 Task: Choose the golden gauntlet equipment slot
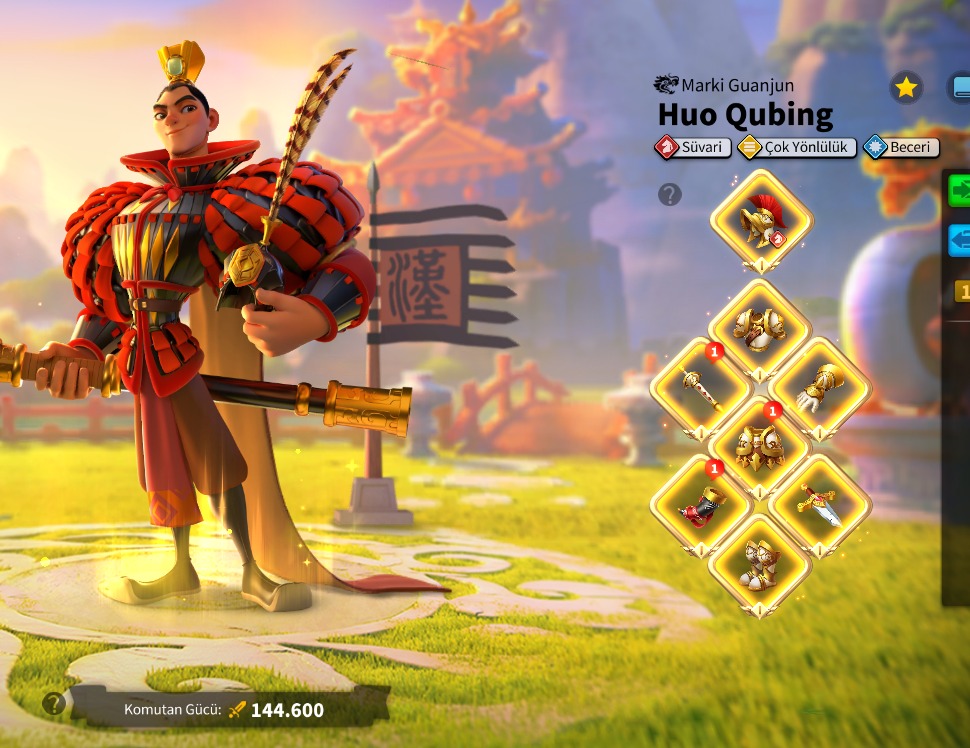coord(819,387)
